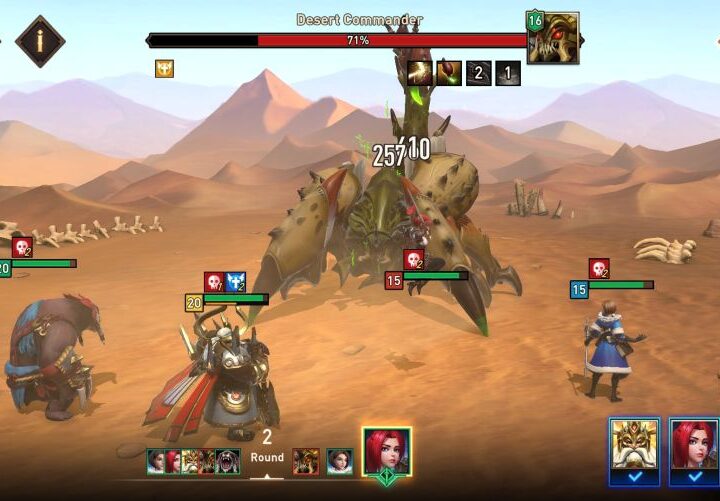Inspect the boss cooldown icon showing 2
720x501 pixels.
(x=479, y=73)
